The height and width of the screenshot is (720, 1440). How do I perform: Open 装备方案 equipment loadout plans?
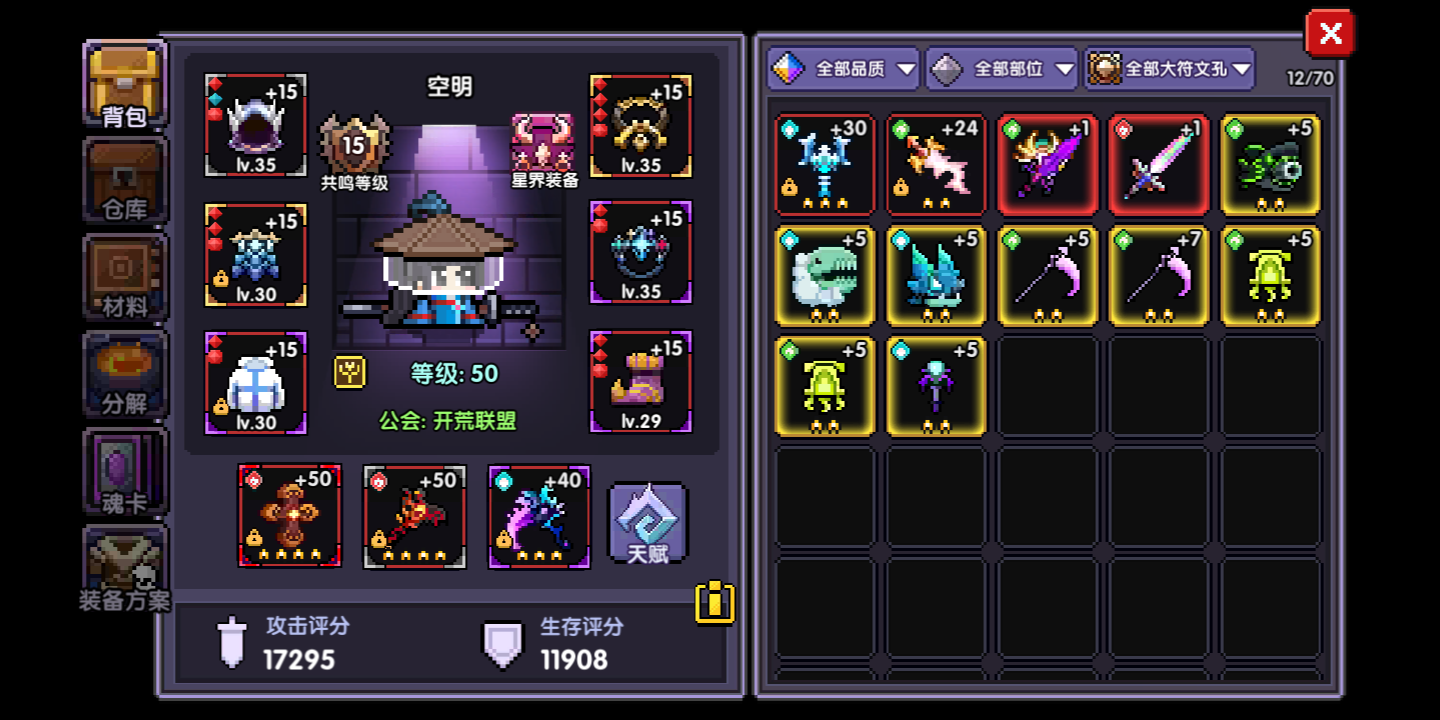pos(124,565)
